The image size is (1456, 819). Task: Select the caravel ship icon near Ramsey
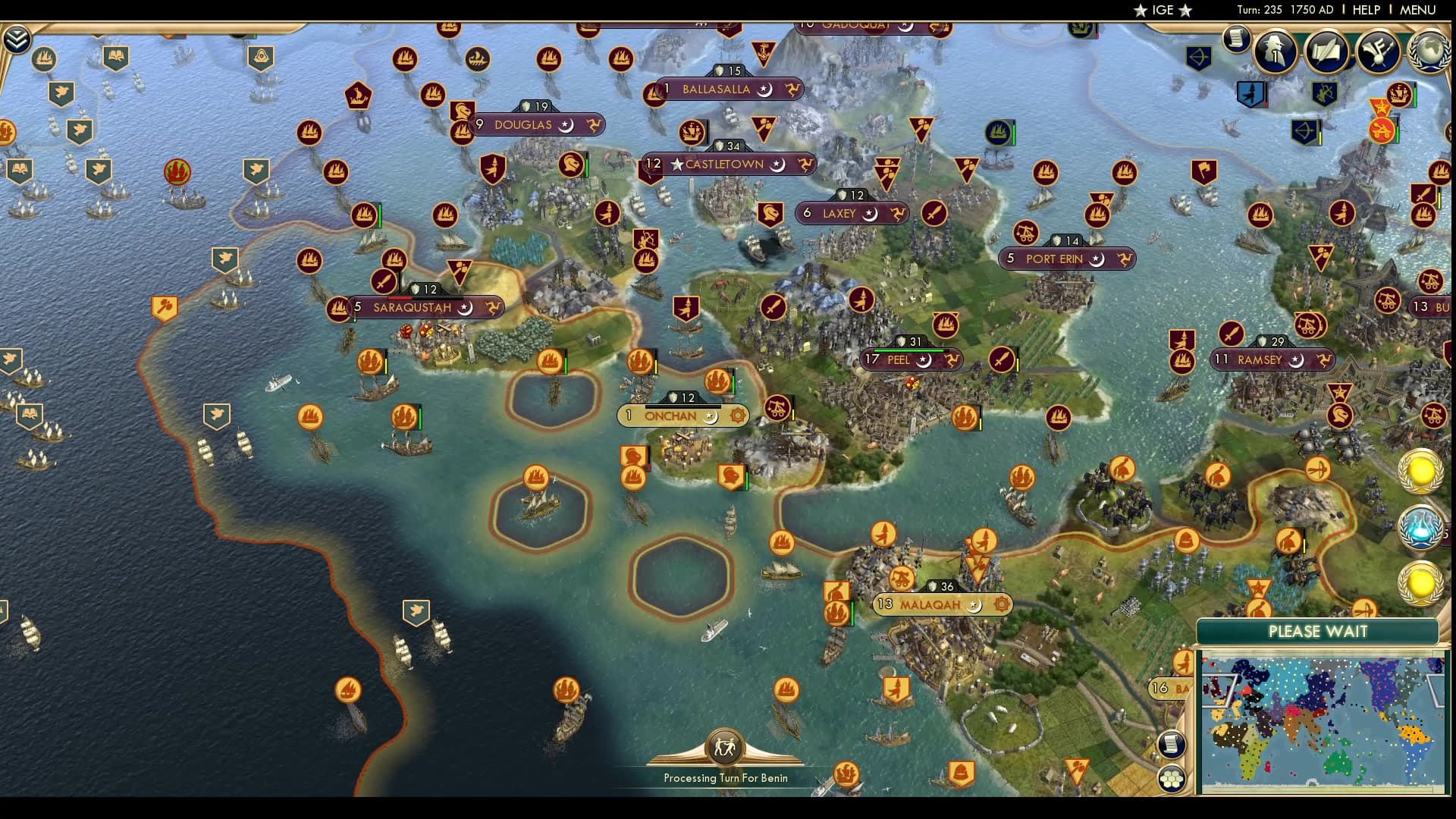coord(1183,362)
